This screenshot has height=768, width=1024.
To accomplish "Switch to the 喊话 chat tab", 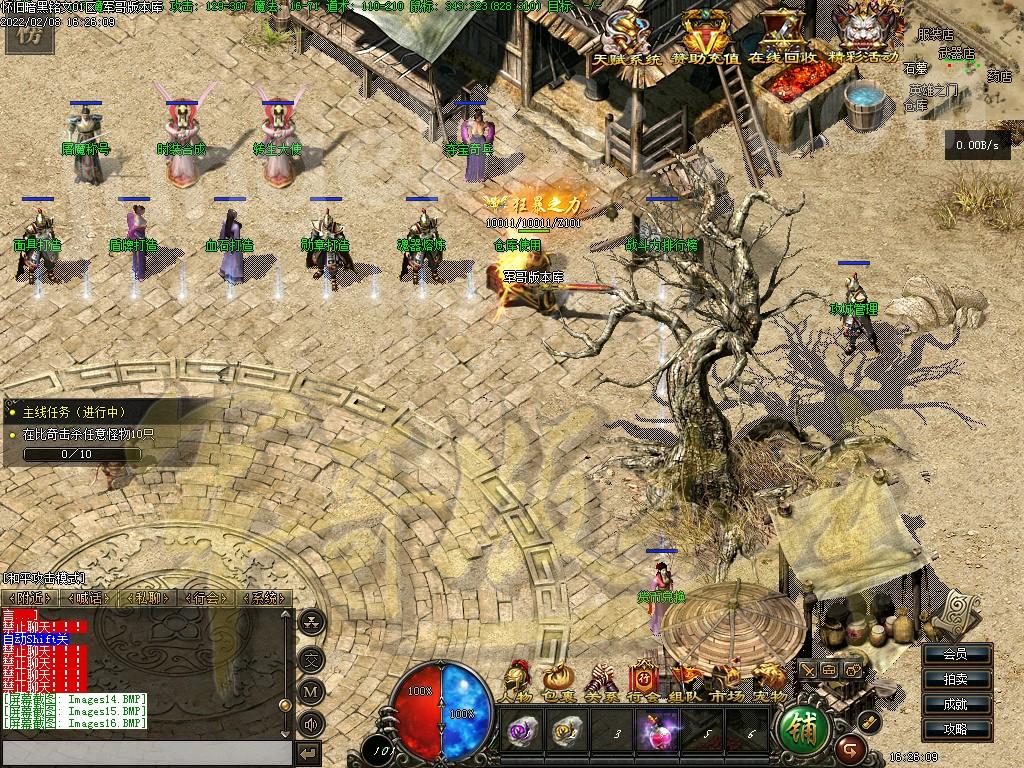I will point(89,598).
